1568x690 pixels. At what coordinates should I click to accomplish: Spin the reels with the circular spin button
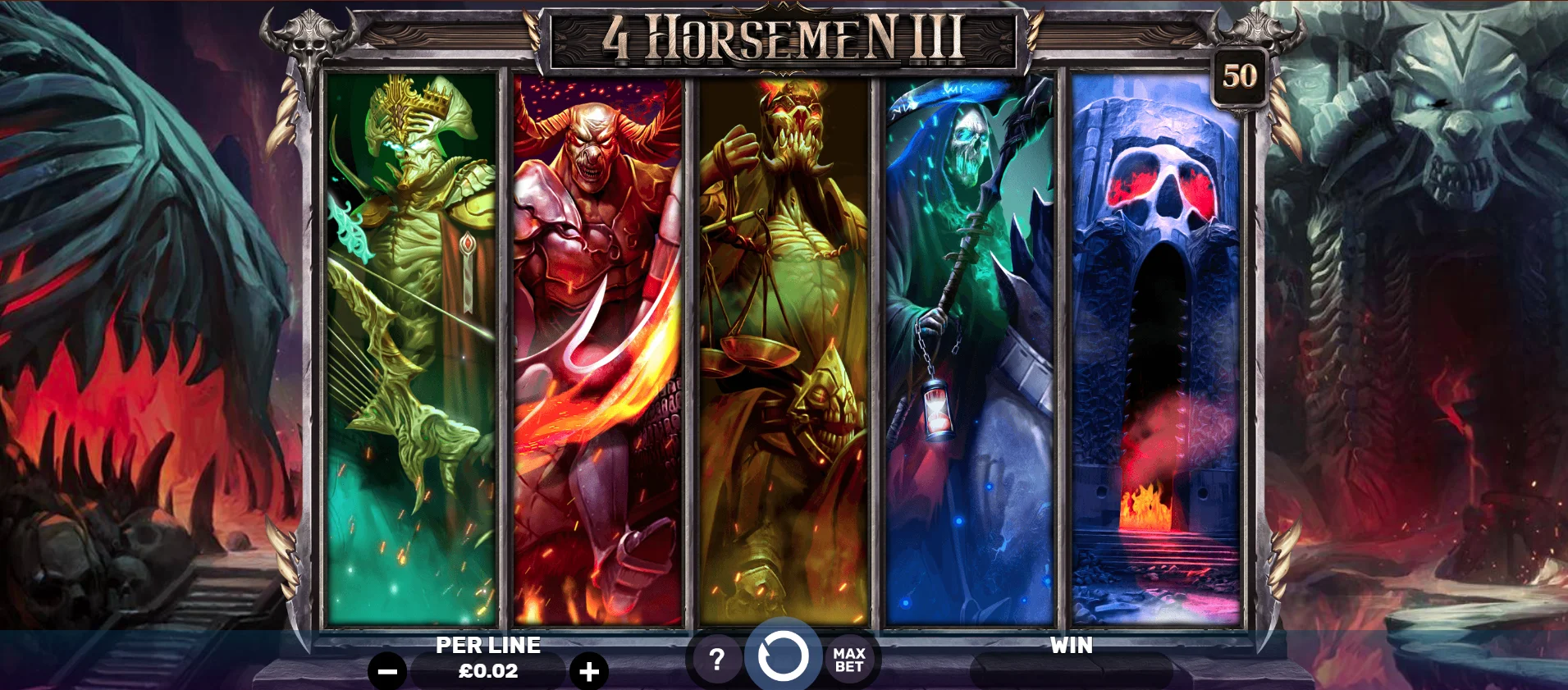coord(784,658)
